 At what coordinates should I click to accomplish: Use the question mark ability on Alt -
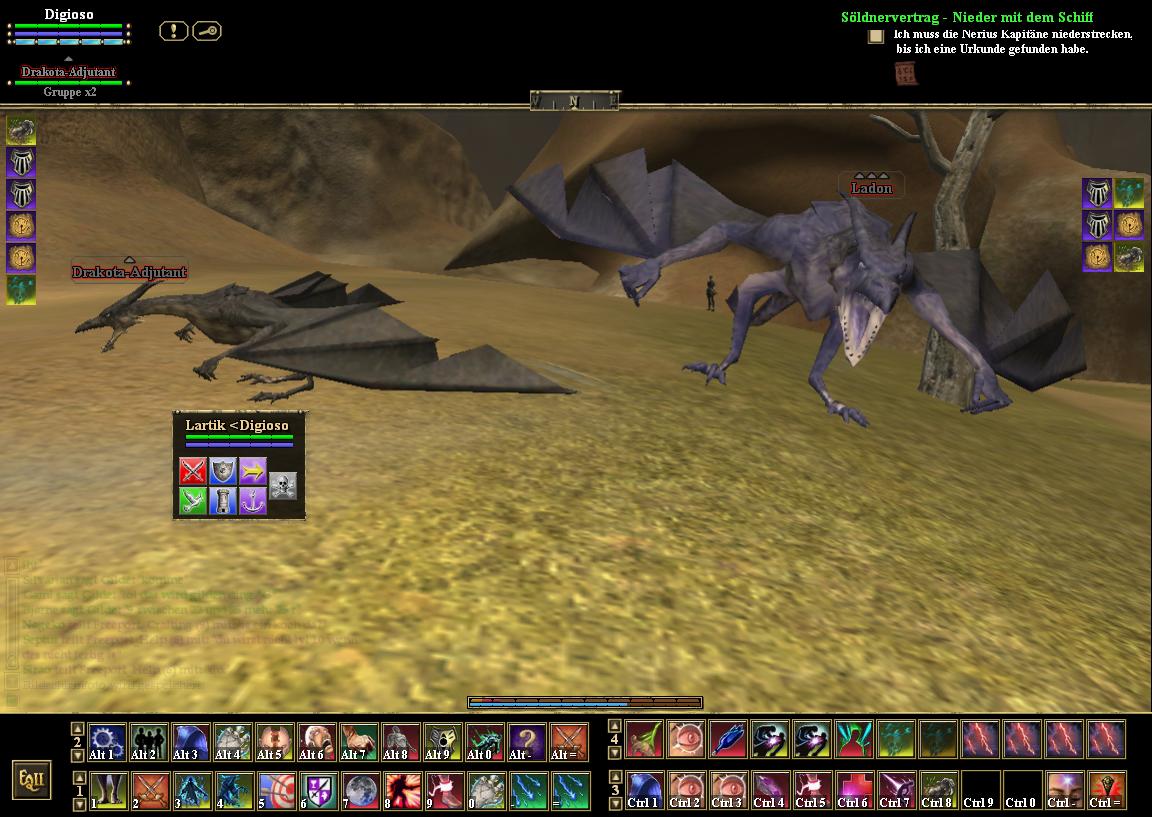[528, 742]
